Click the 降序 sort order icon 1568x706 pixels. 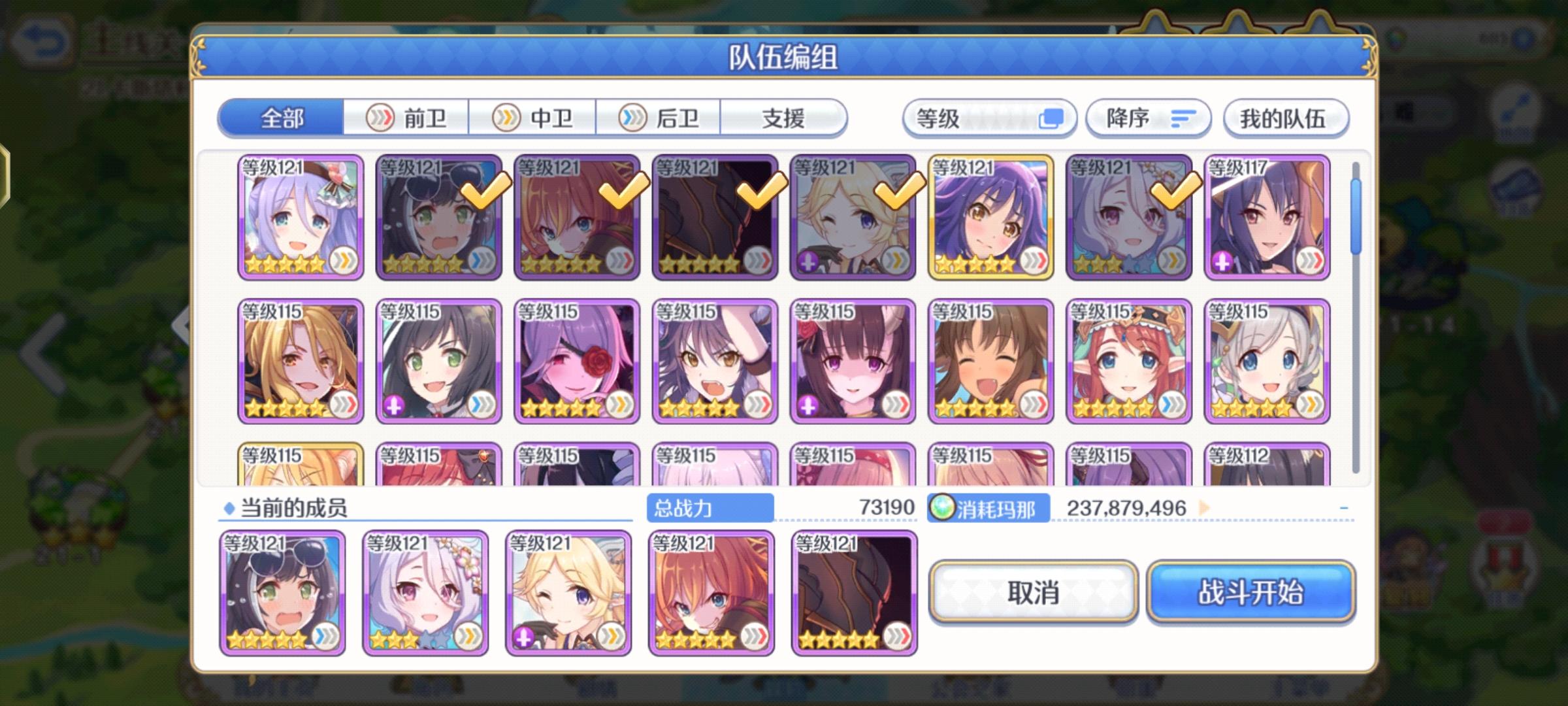[1184, 118]
